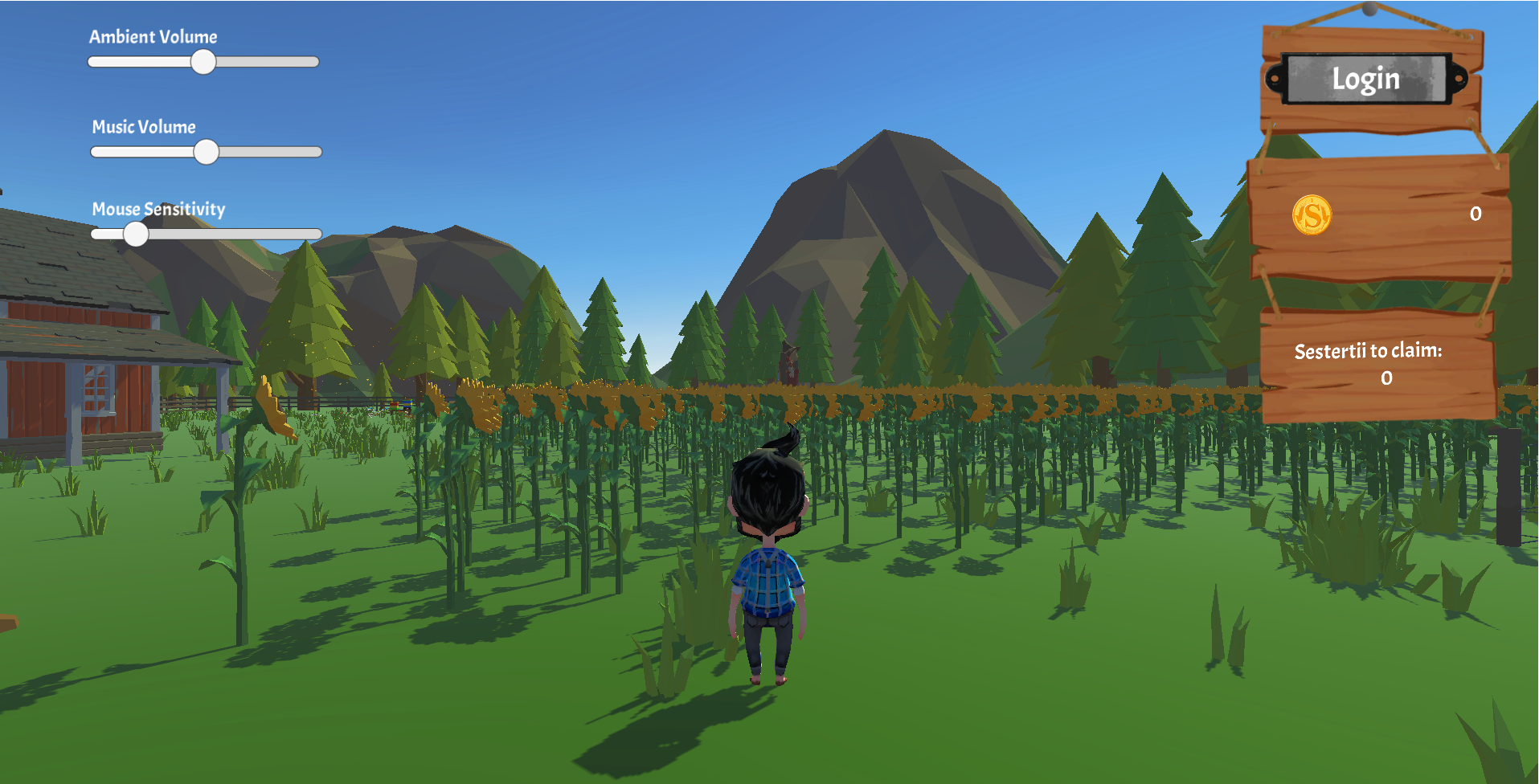Click the gold Sestertii coin icon
Viewport: 1539px width, 784px height.
pos(1312,215)
